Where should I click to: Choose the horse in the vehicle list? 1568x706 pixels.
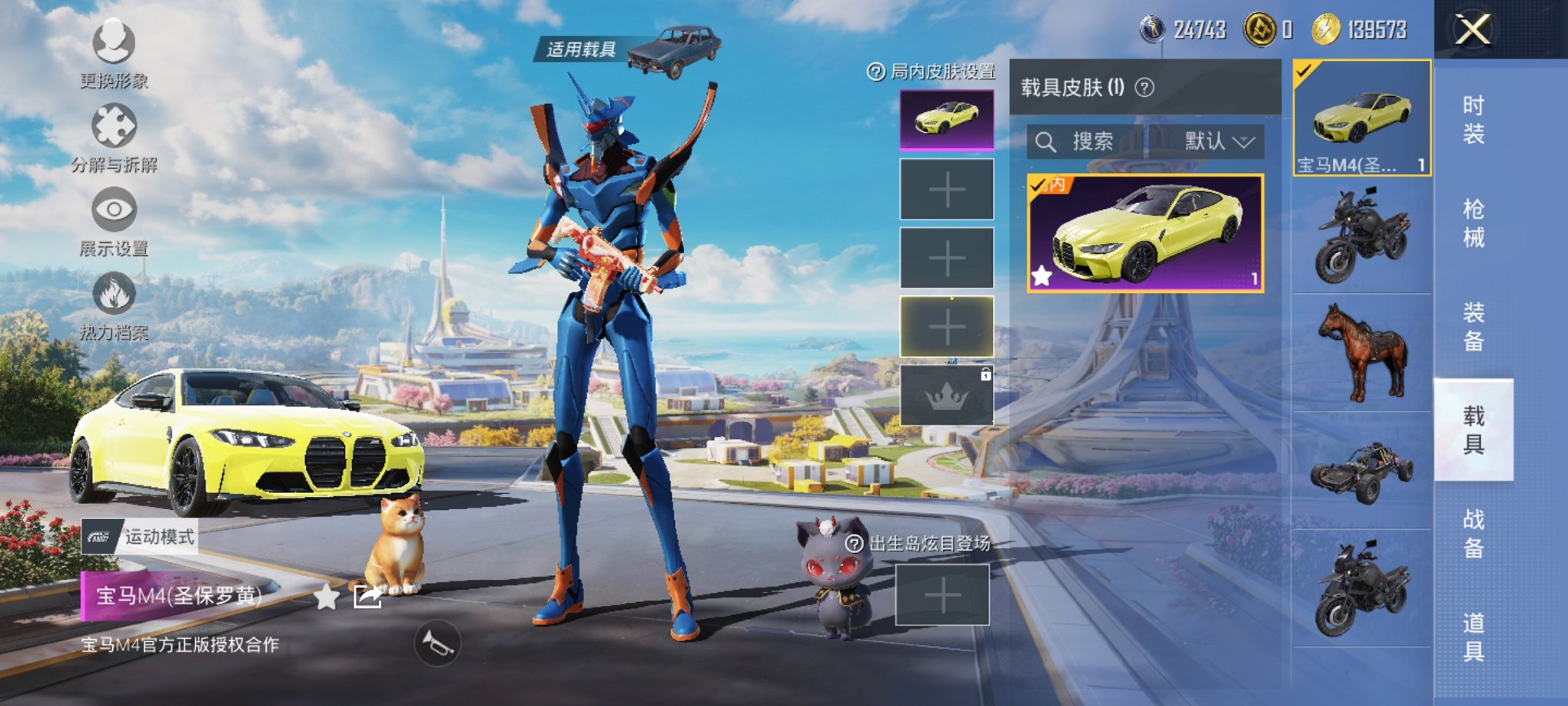1362,352
